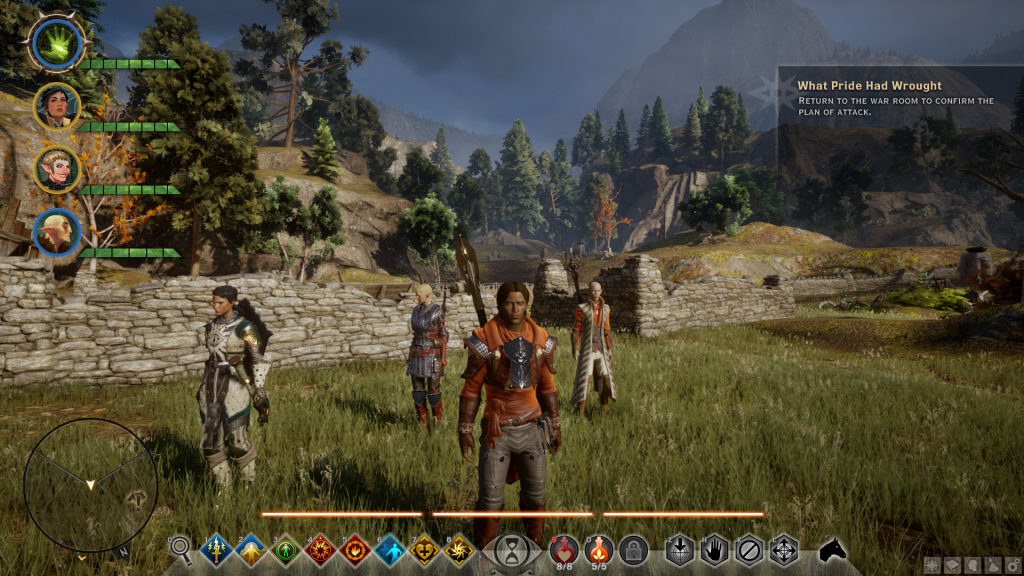
Task: Click the circular minimap
Action: point(90,484)
